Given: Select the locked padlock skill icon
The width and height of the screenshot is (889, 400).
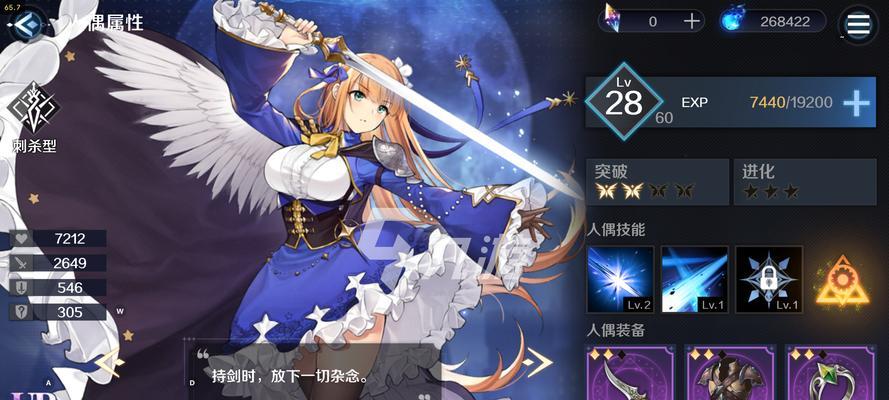Looking at the screenshot, I should point(769,280).
